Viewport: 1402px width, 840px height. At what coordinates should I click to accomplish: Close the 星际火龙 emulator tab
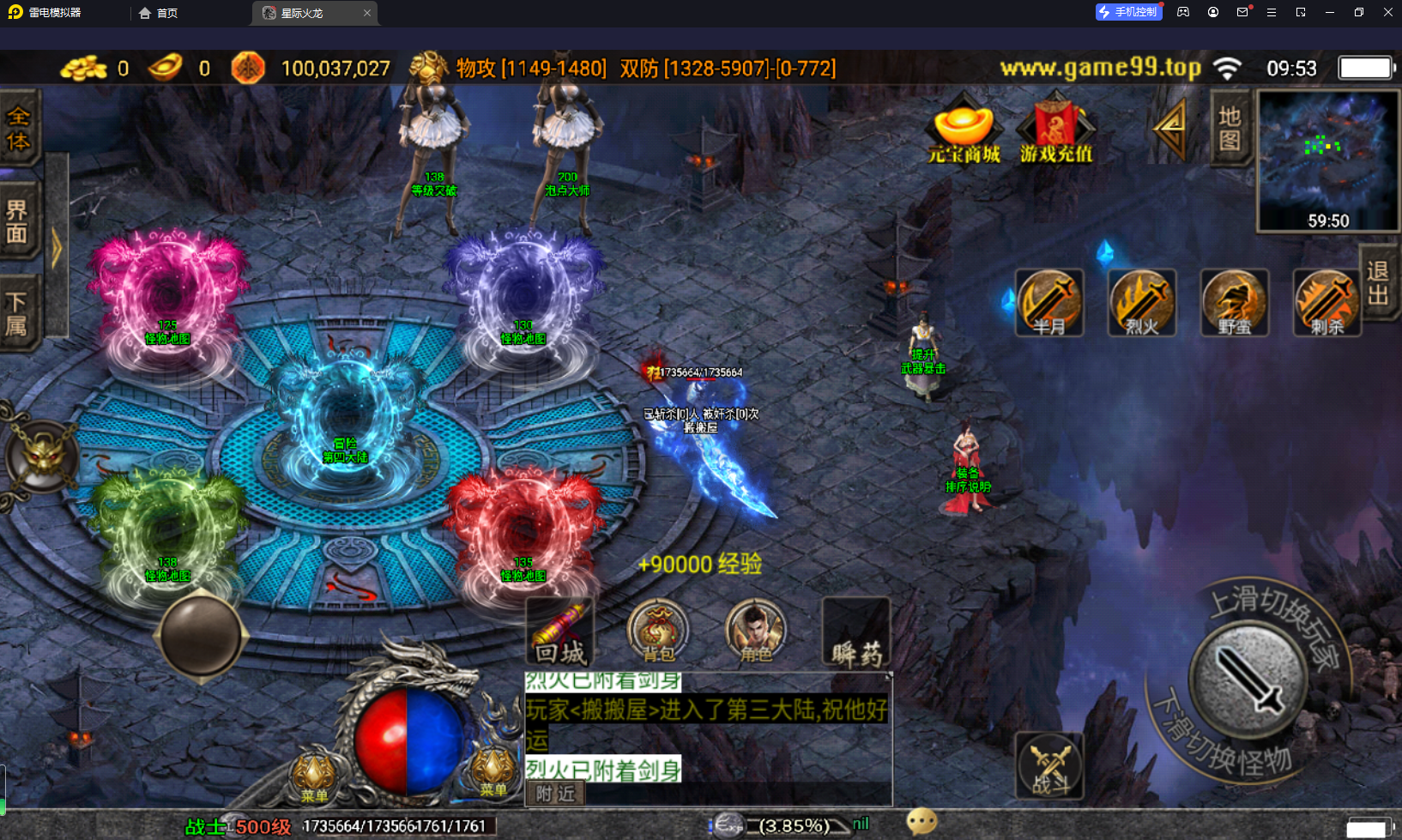click(x=367, y=13)
